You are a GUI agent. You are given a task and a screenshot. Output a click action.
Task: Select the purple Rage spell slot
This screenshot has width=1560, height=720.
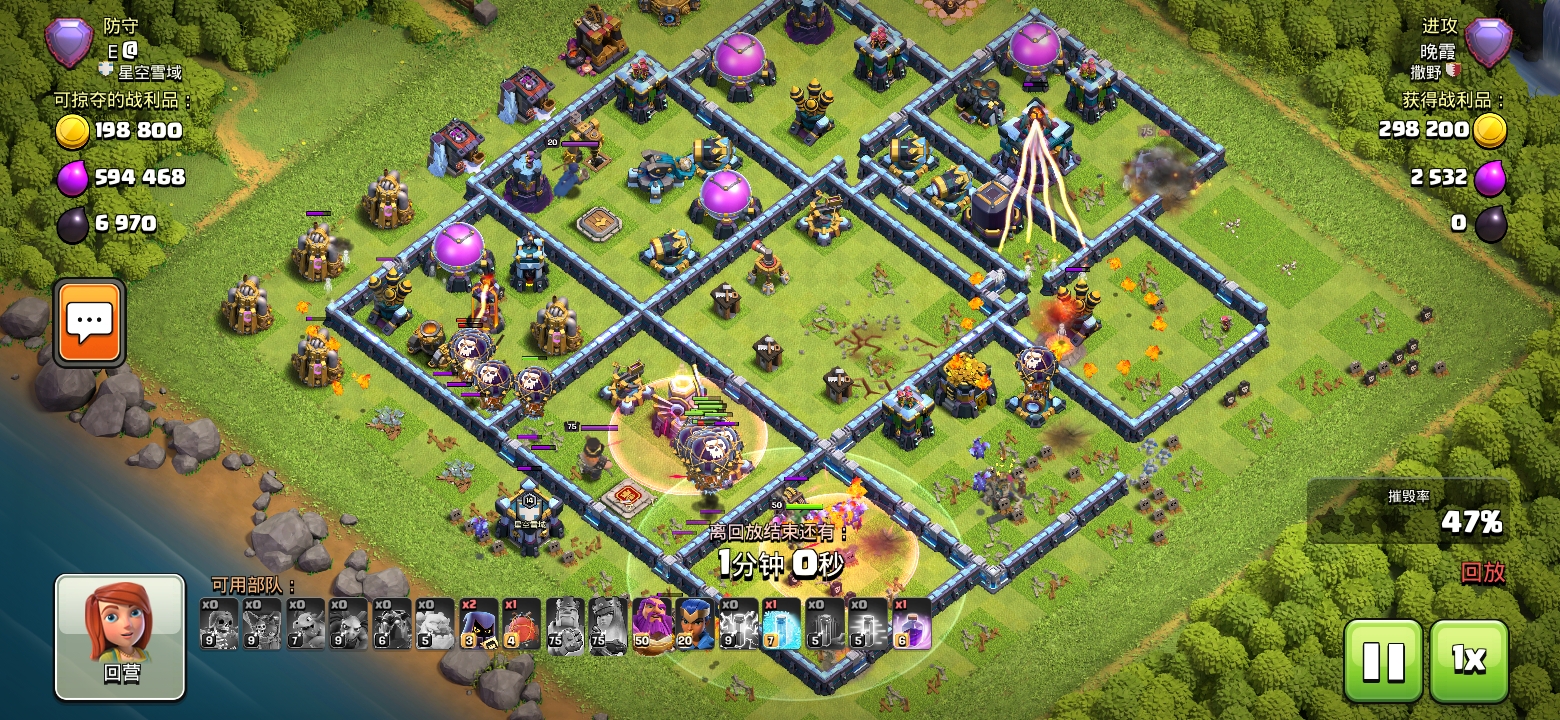[911, 624]
